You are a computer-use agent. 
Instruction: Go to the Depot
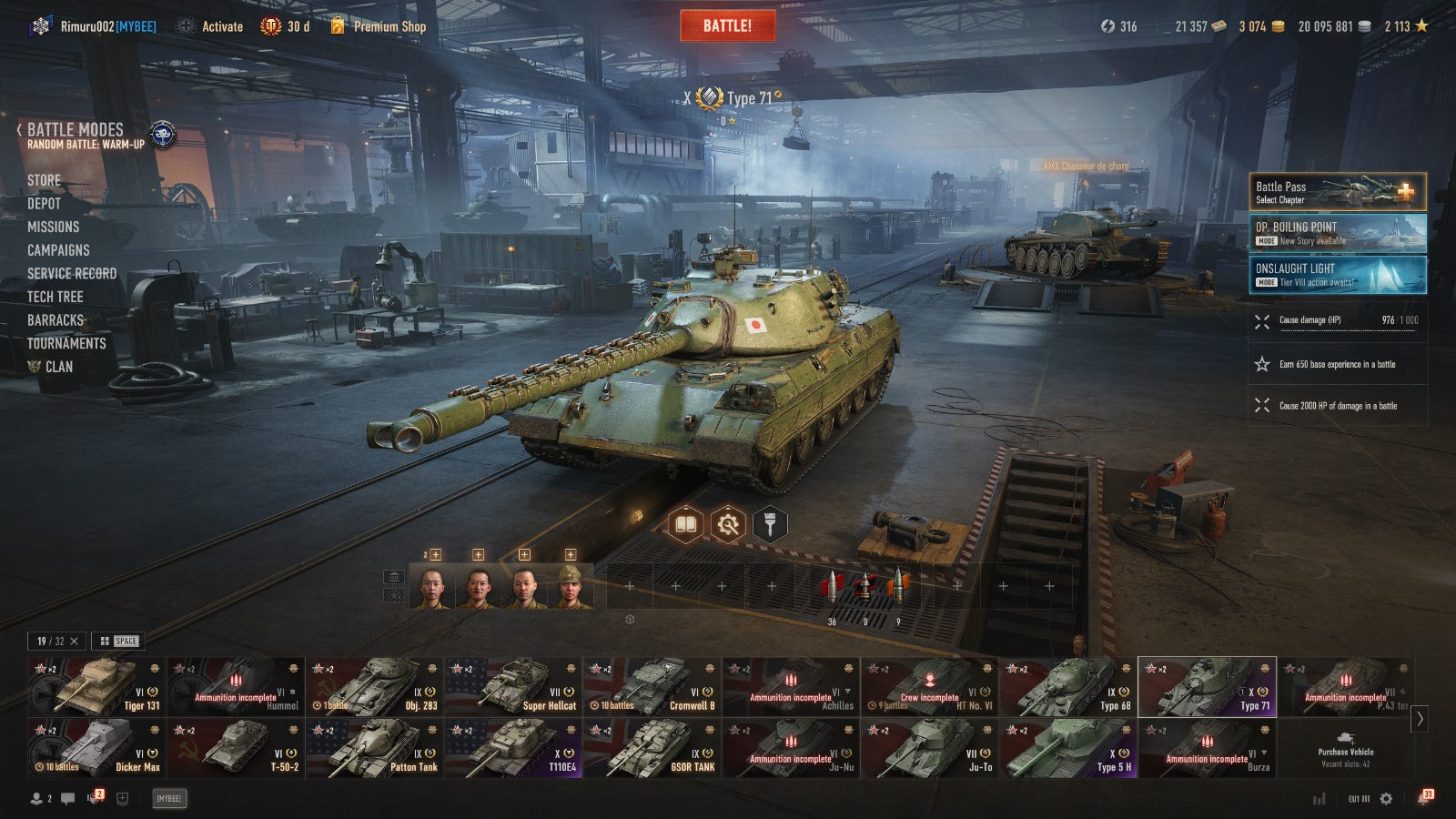[44, 203]
